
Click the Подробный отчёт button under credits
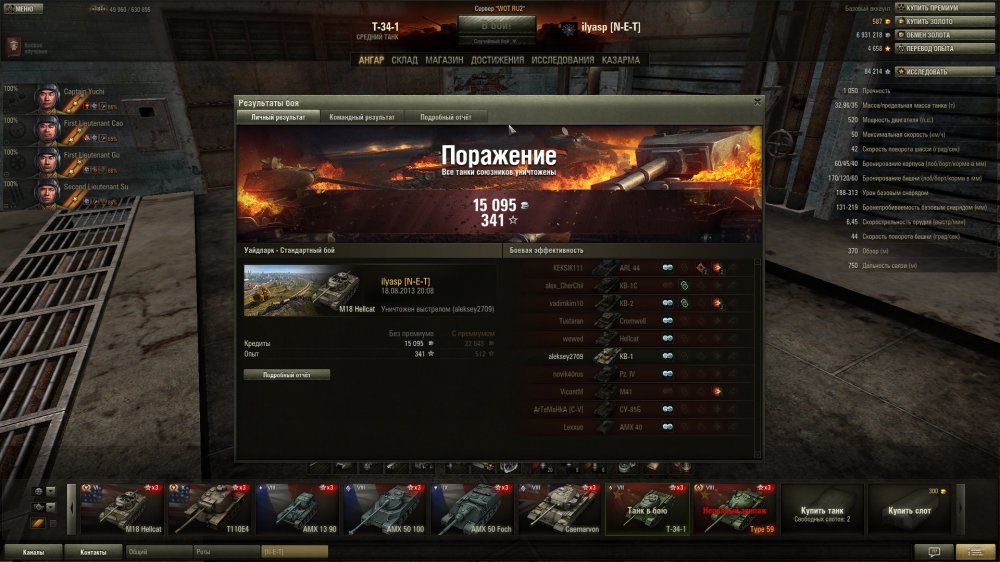click(x=287, y=374)
